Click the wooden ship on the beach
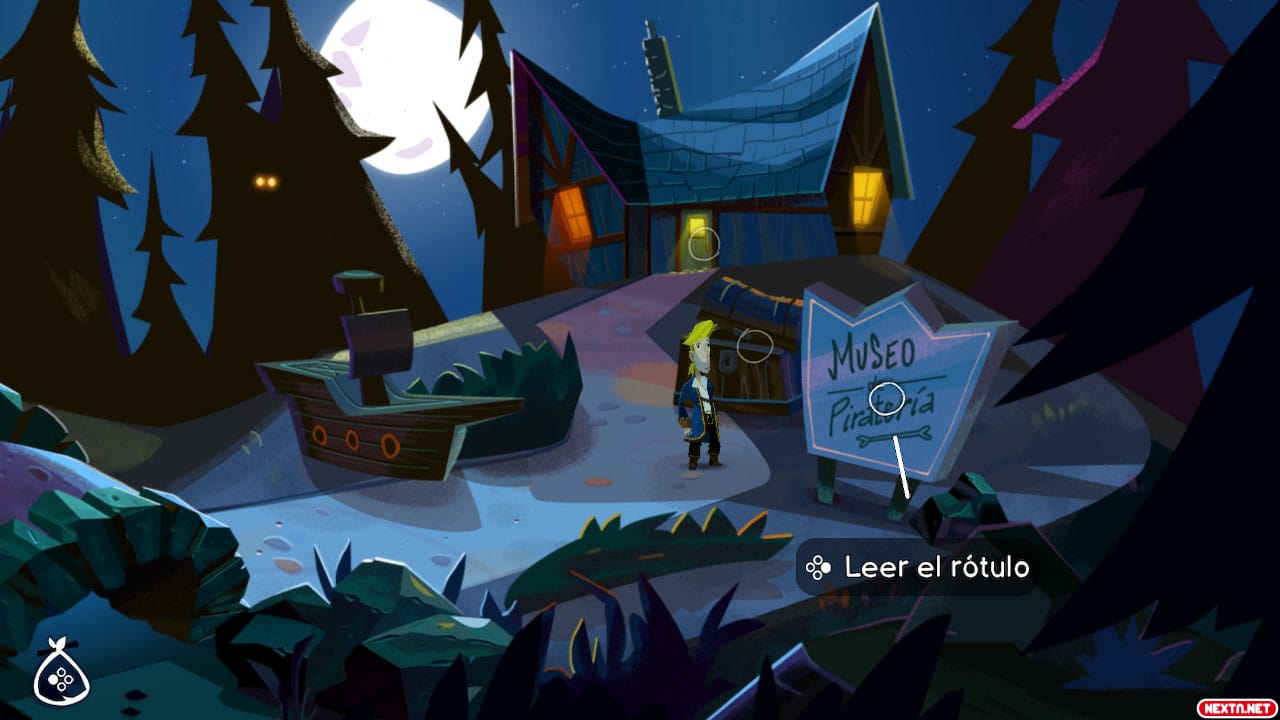This screenshot has height=720, width=1280. point(370,410)
